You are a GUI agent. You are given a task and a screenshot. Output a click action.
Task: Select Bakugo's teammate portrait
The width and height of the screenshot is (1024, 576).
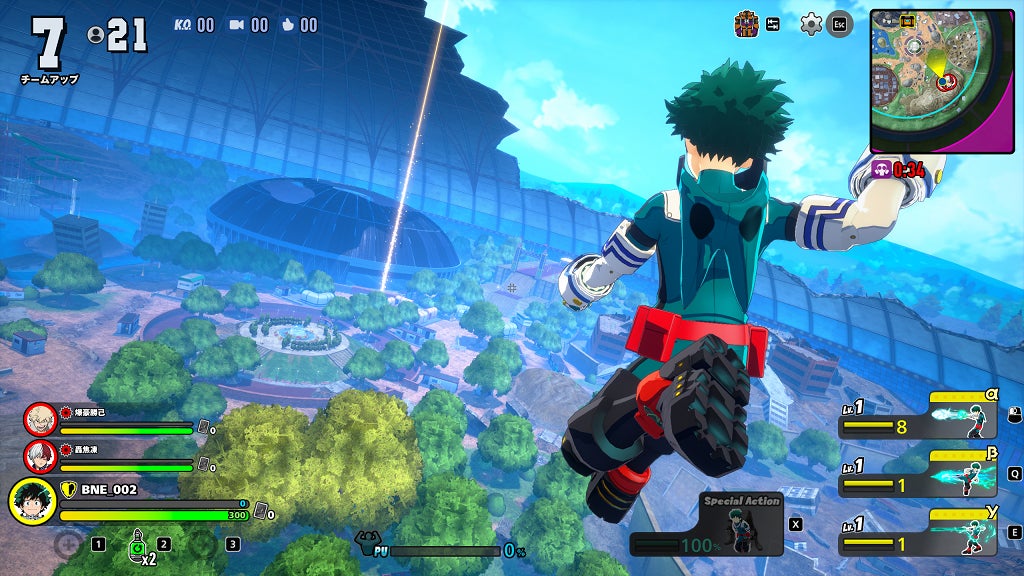[40, 418]
